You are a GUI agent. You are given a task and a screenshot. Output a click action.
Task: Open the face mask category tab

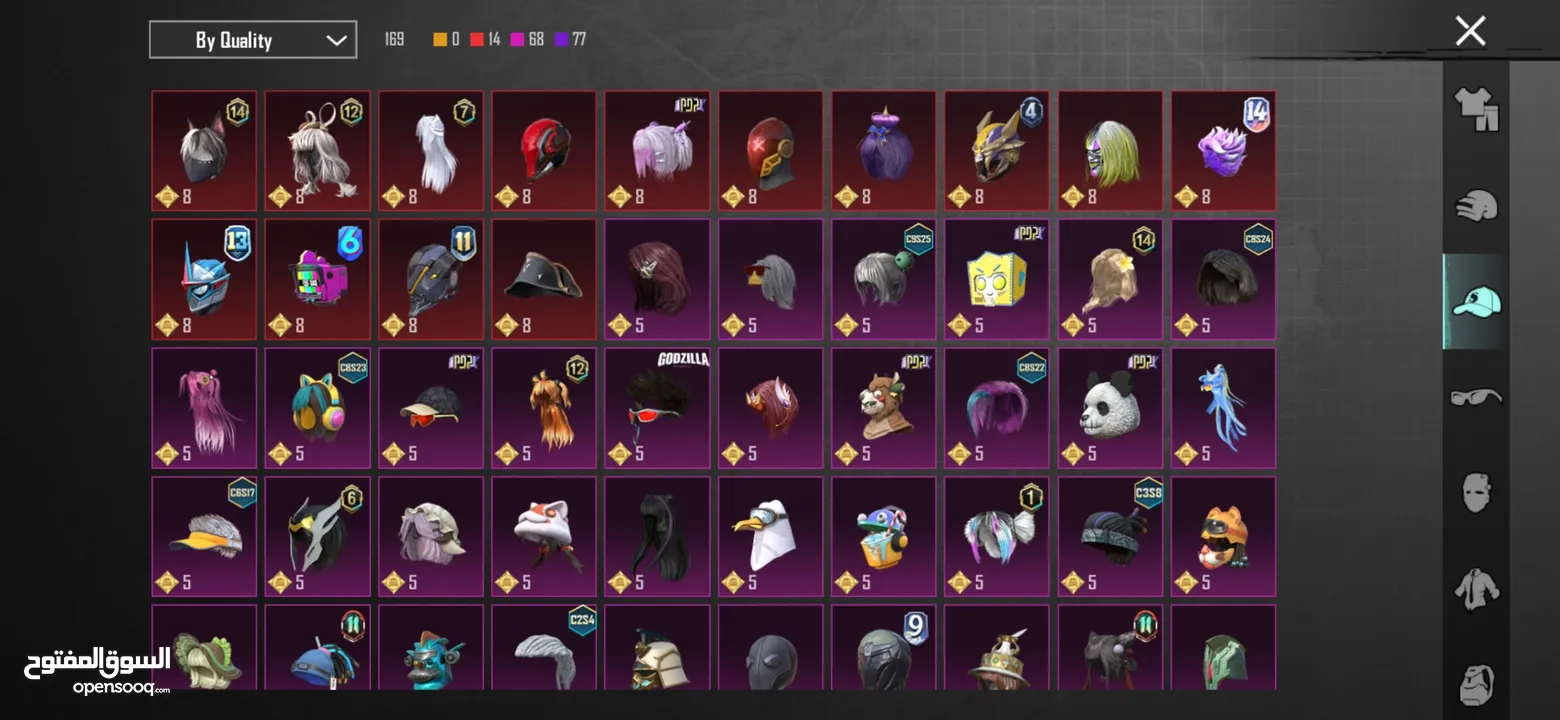point(1476,493)
